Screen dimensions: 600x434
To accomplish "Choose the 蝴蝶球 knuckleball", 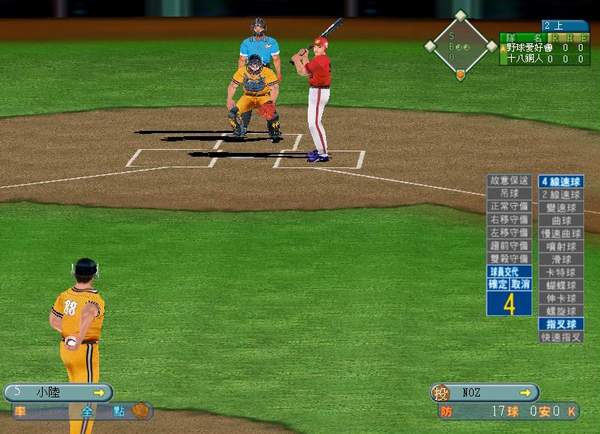I will [x=561, y=285].
